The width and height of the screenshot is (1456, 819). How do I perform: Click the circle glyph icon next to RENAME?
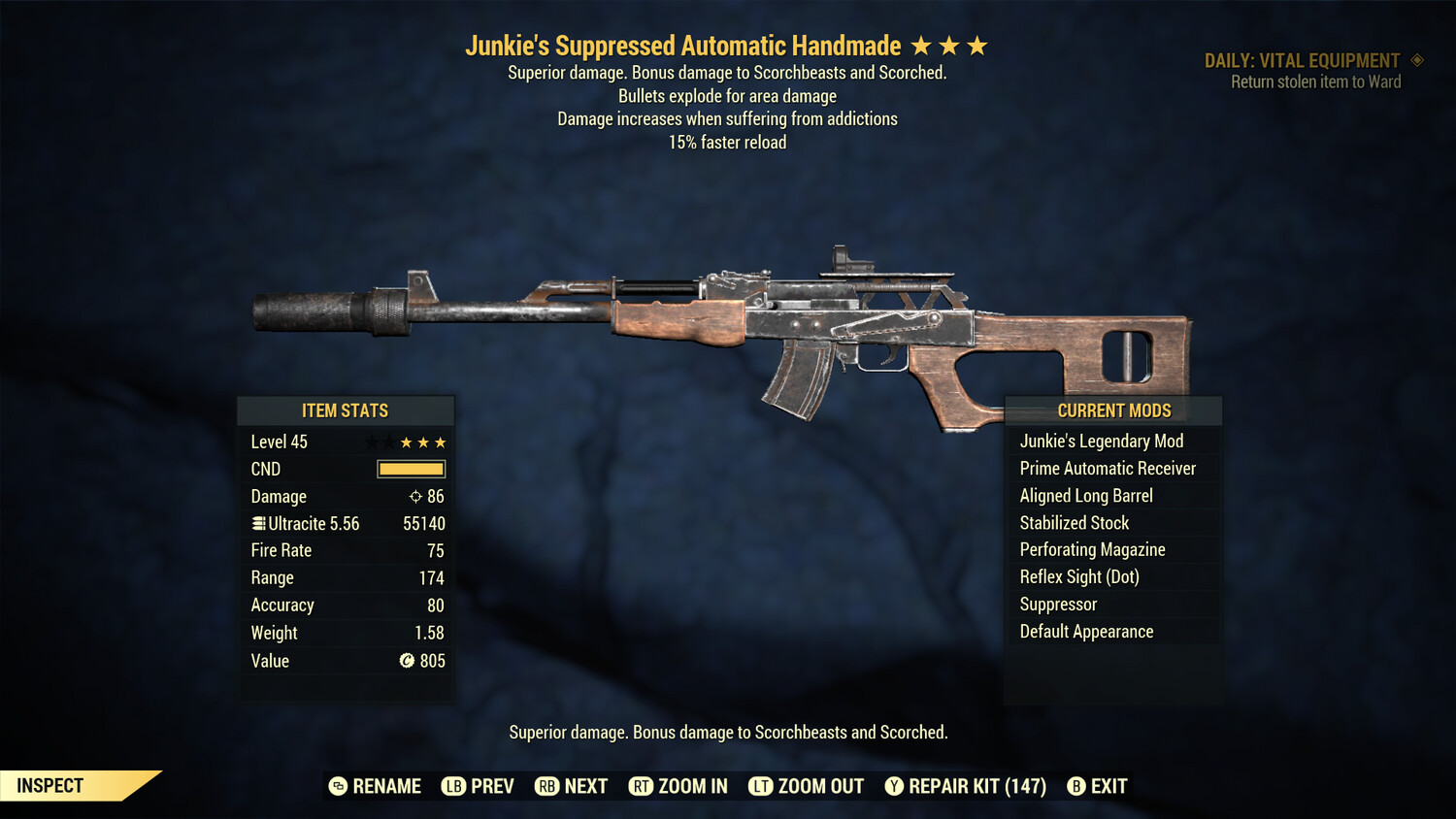pos(337,786)
